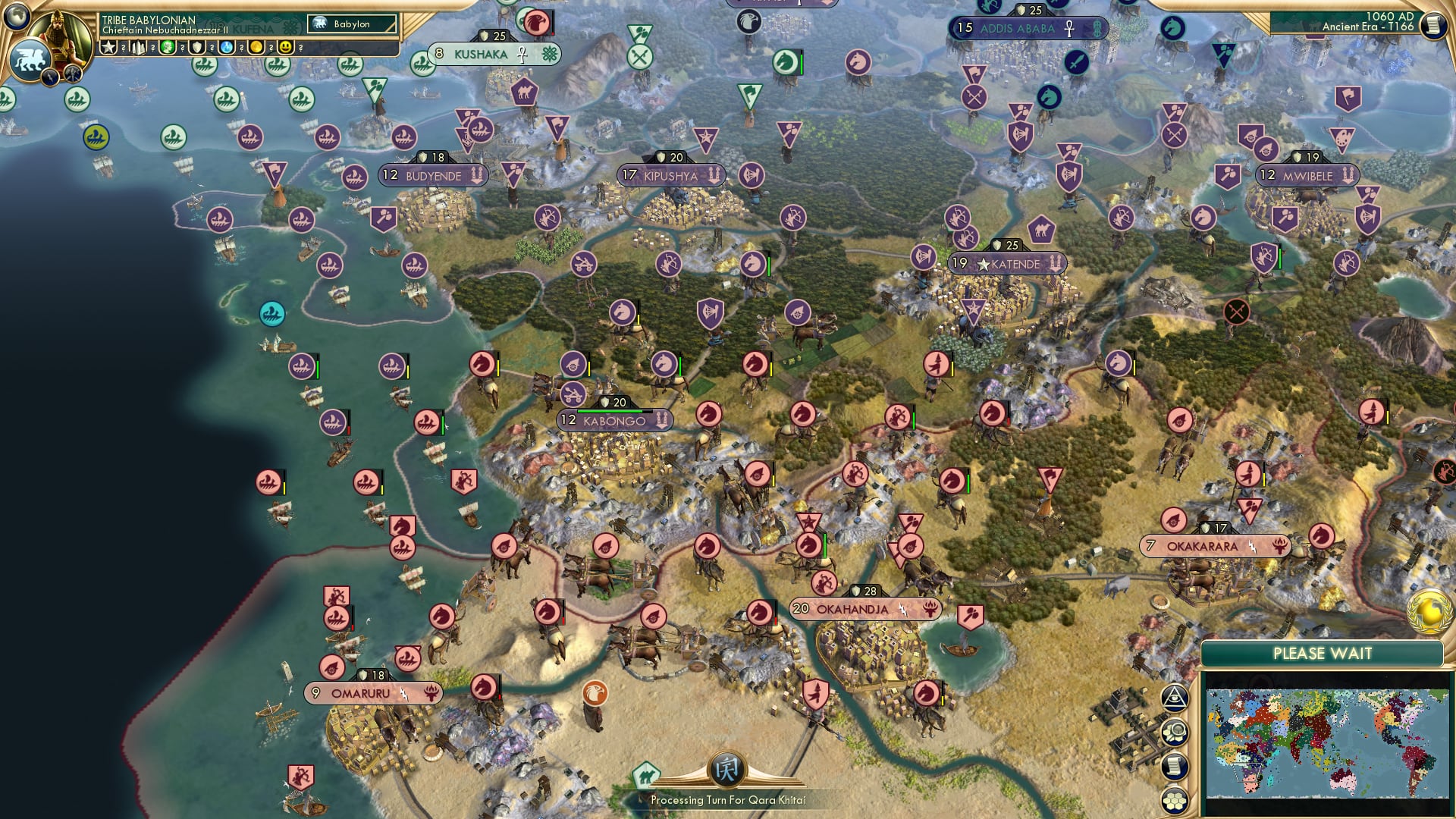The width and height of the screenshot is (1456, 819).
Task: Open the Babylon civilization dropdown
Action: point(353,24)
